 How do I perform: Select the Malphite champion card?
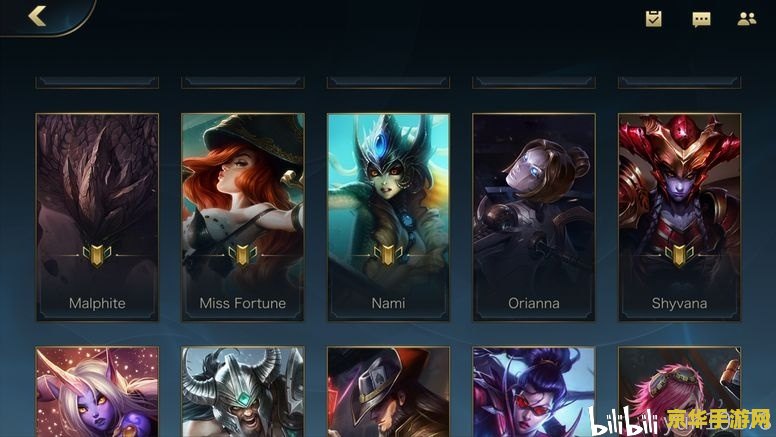[x=97, y=217]
